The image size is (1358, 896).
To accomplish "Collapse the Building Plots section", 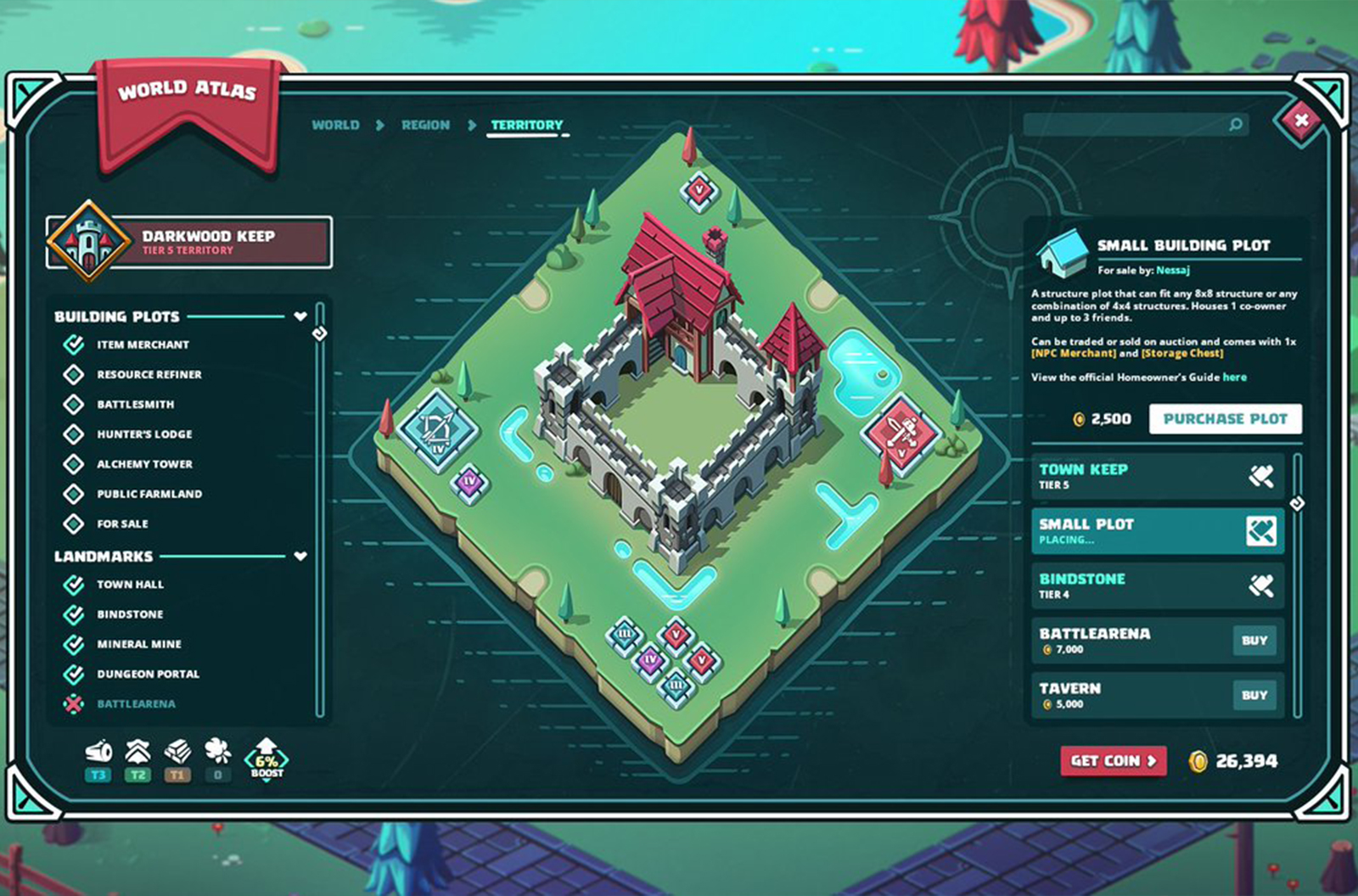I will [300, 316].
